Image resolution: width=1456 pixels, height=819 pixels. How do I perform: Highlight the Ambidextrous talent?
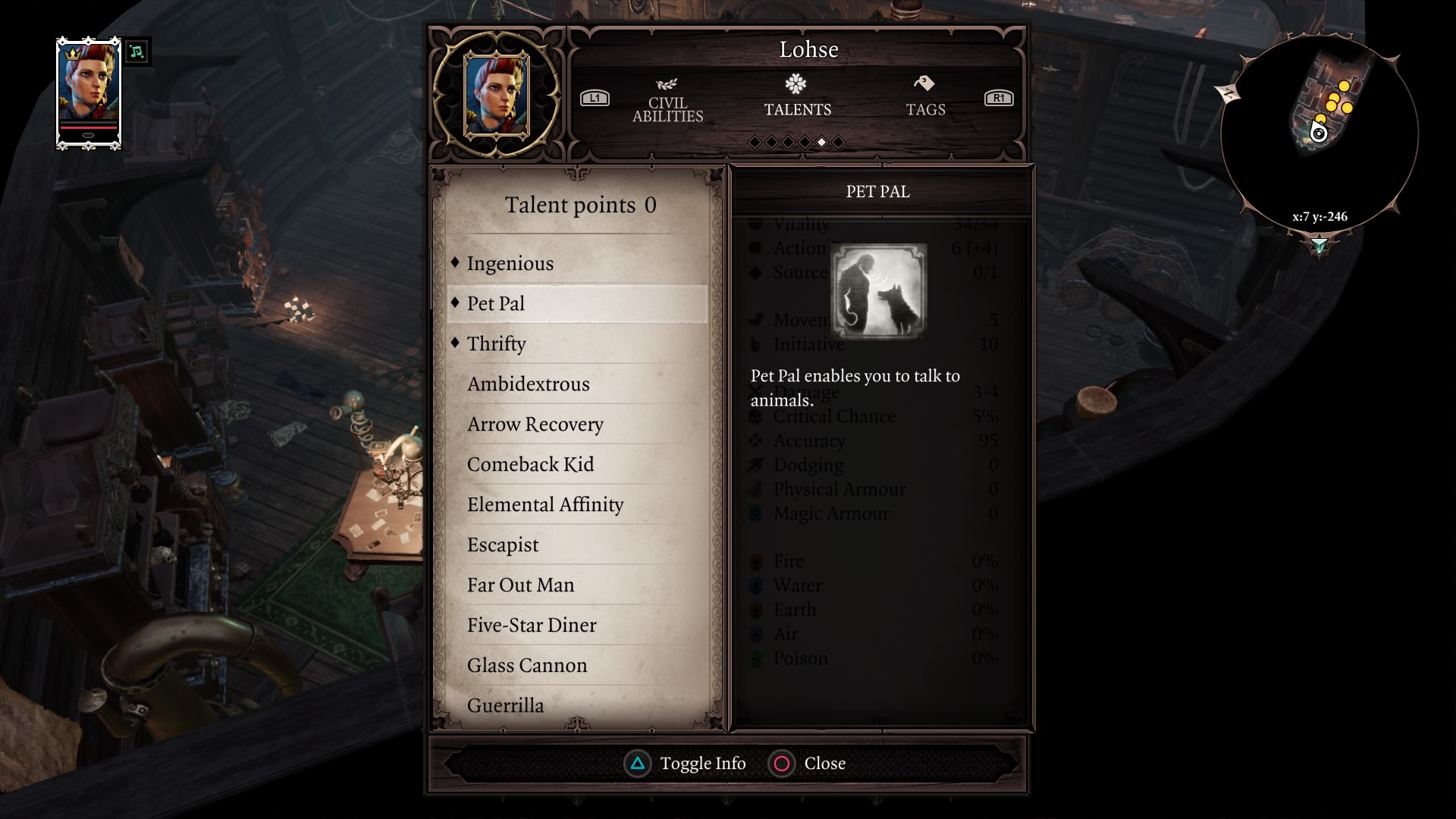pos(528,384)
